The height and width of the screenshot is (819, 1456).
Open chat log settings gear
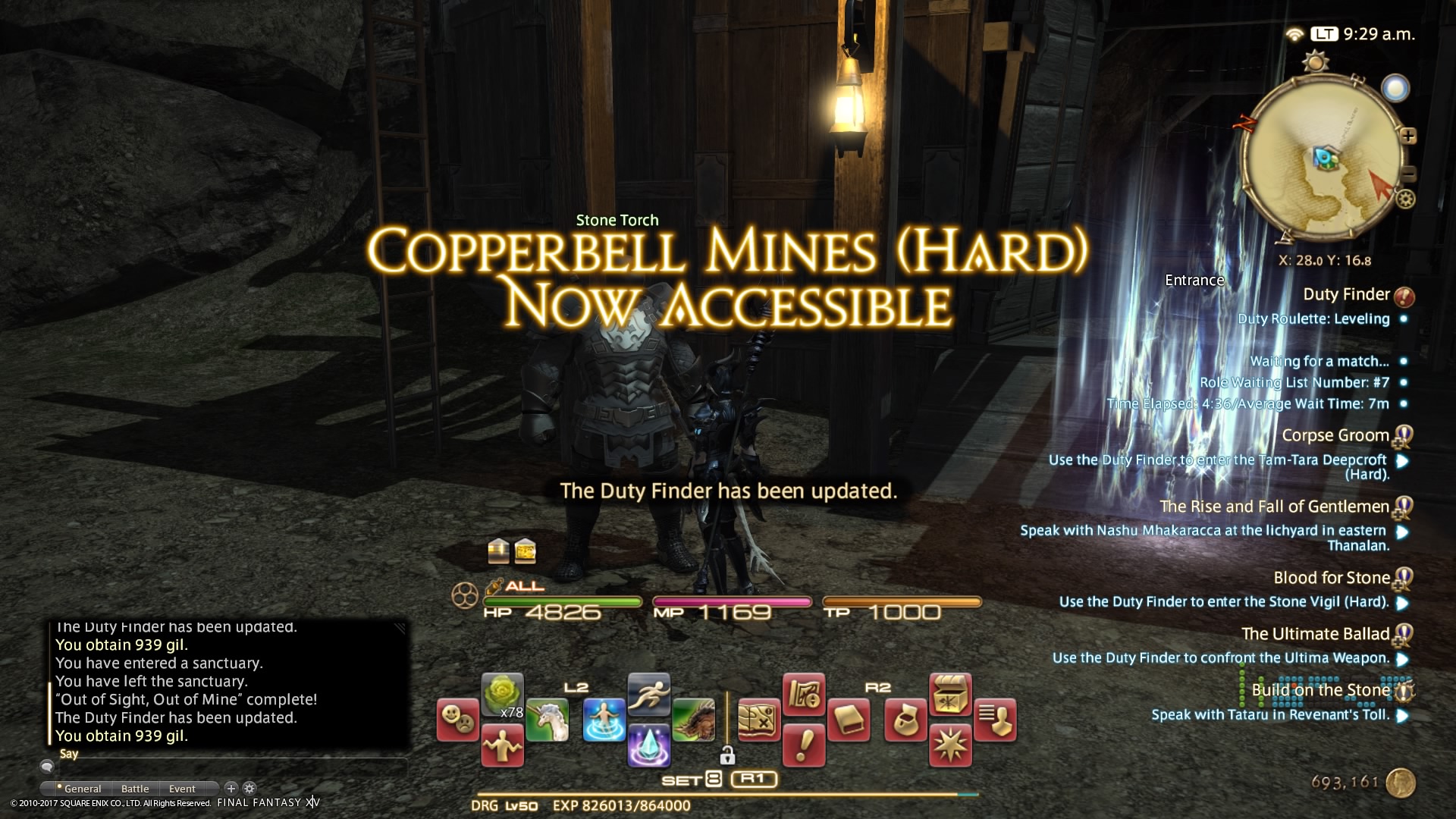pyautogui.click(x=249, y=789)
